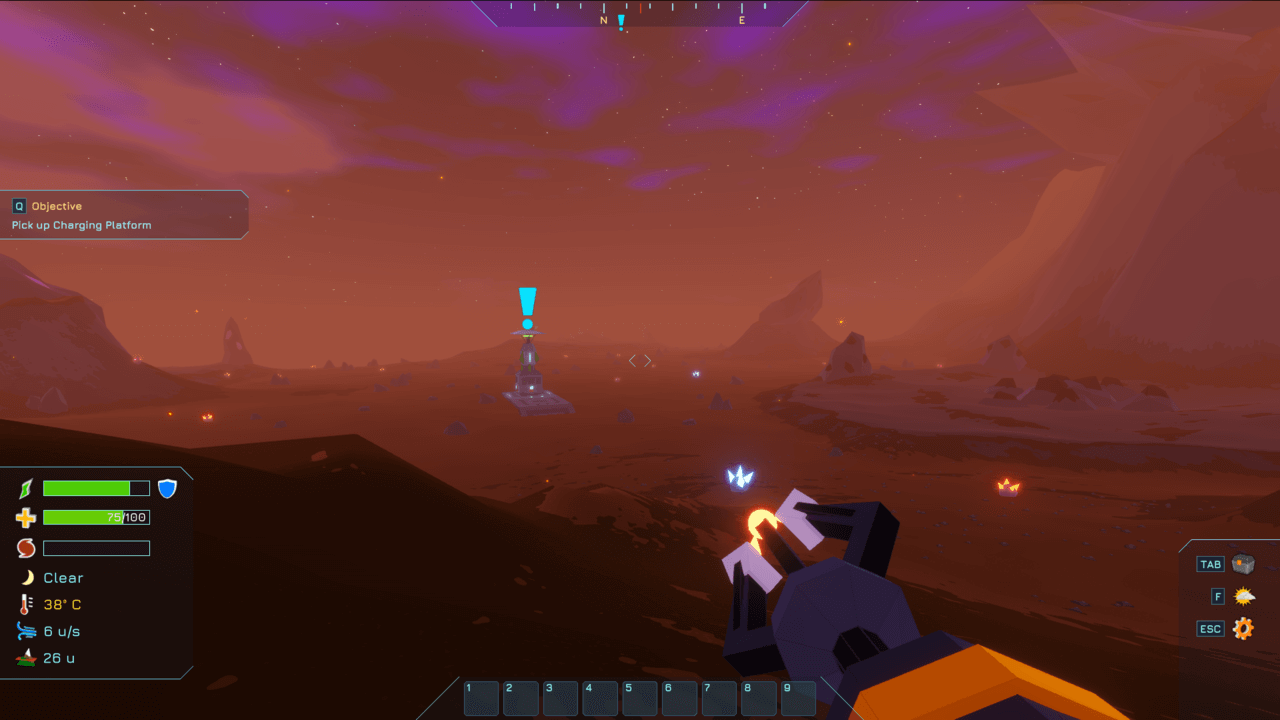Open the inventory chest icon
Image resolution: width=1280 pixels, height=720 pixels.
pos(1243,564)
